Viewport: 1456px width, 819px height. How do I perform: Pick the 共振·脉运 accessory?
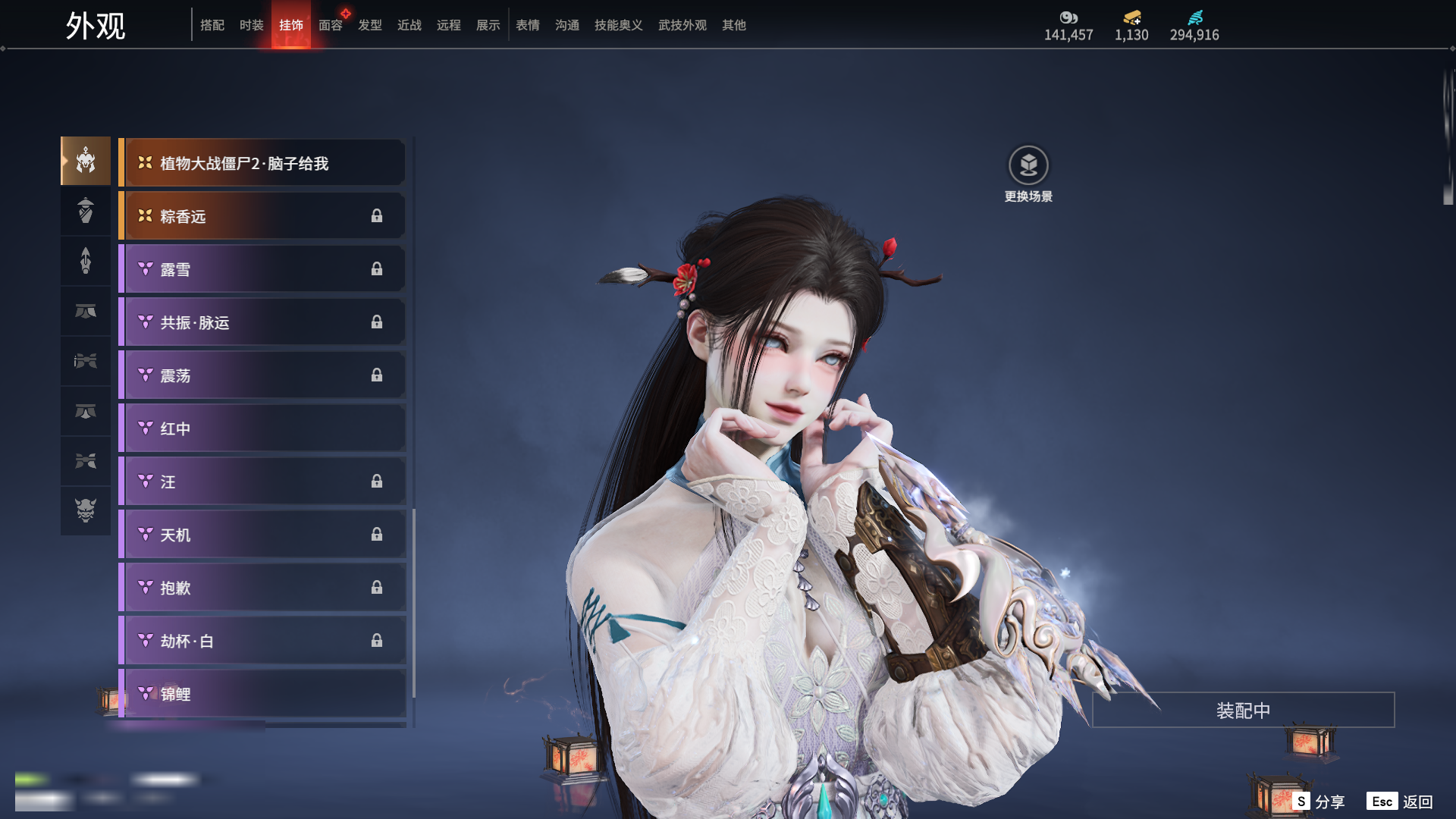click(x=262, y=322)
